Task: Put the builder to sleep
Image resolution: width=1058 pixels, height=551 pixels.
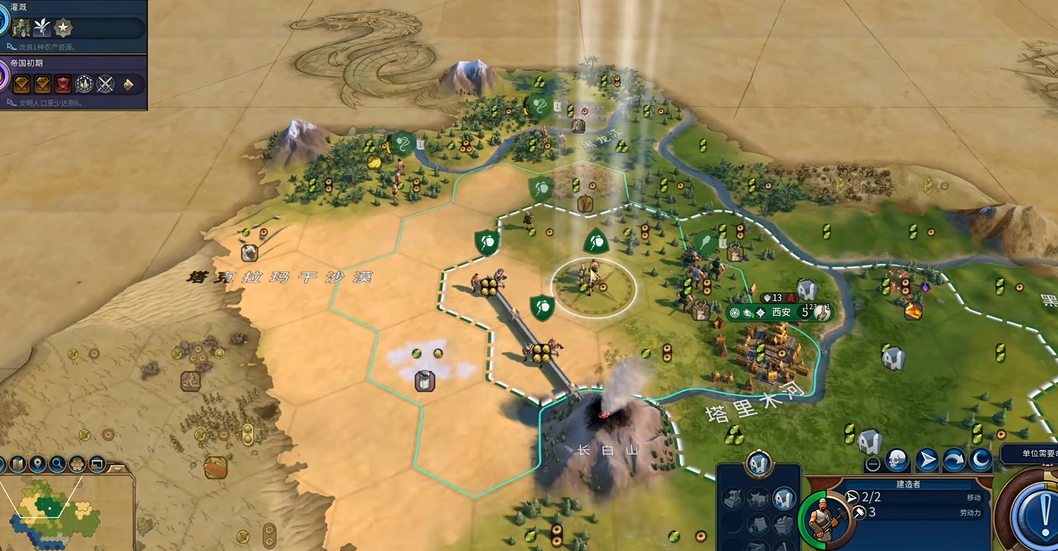Action: point(981,461)
